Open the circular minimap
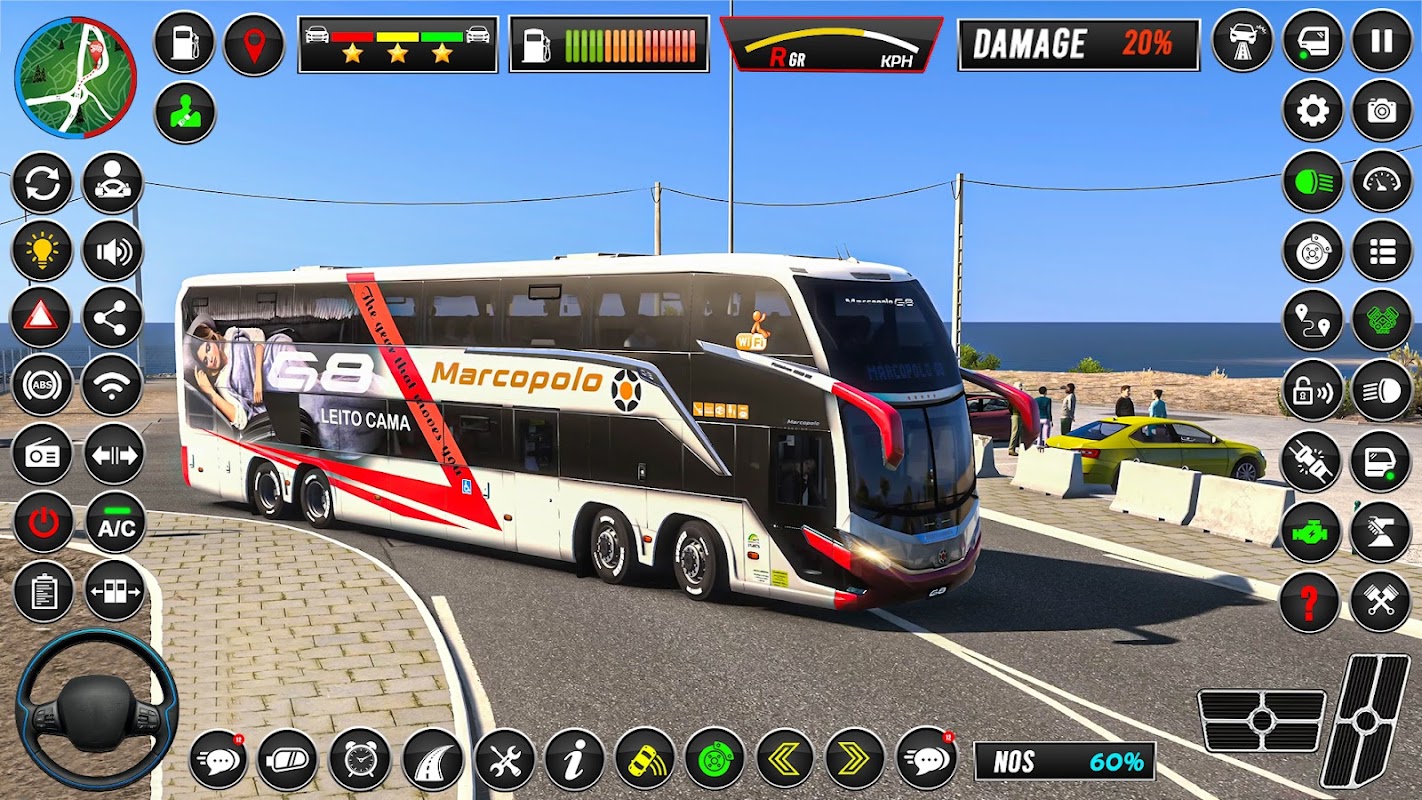This screenshot has height=800, width=1422. tap(75, 77)
